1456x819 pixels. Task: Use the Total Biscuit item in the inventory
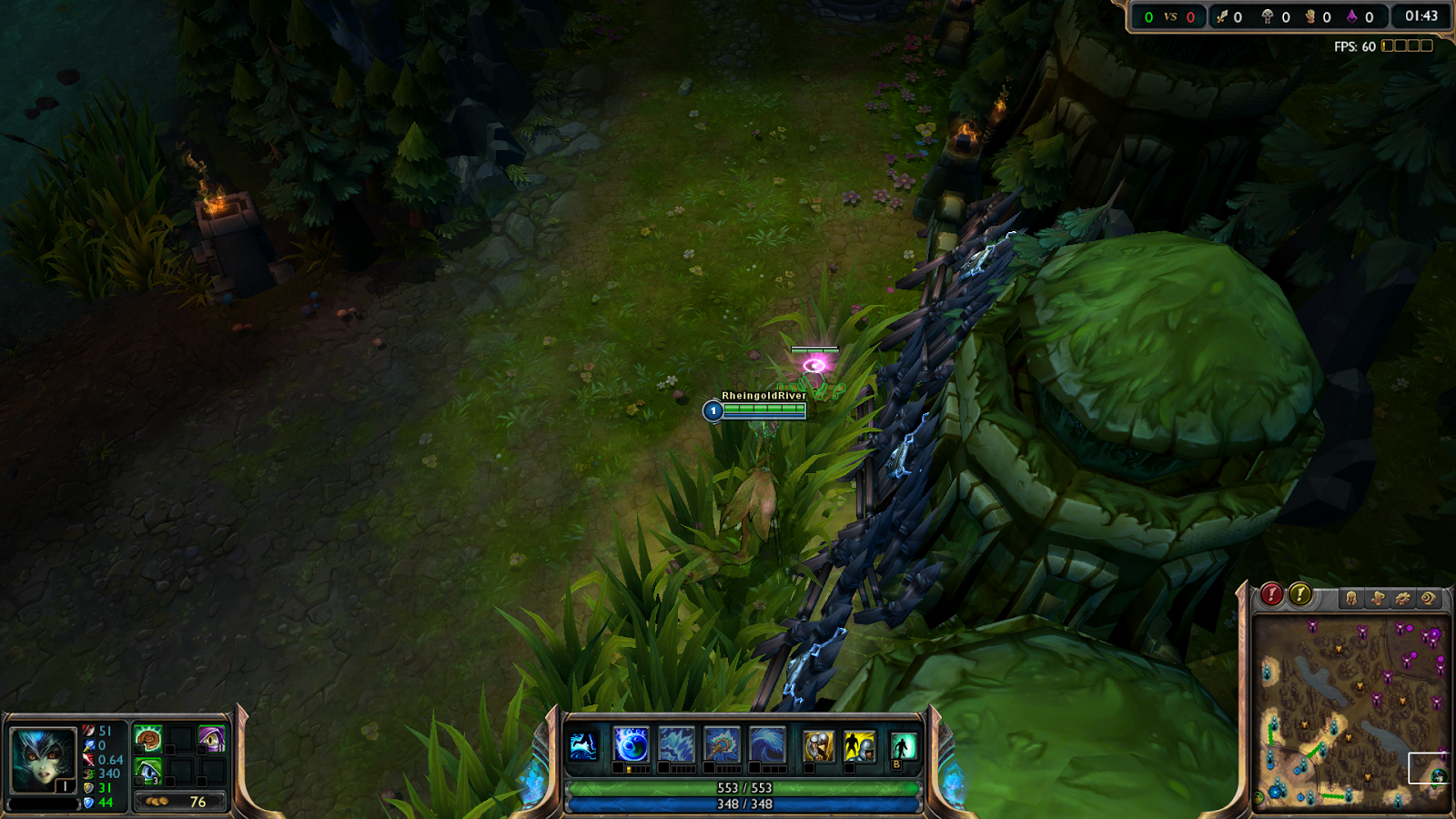tap(148, 739)
